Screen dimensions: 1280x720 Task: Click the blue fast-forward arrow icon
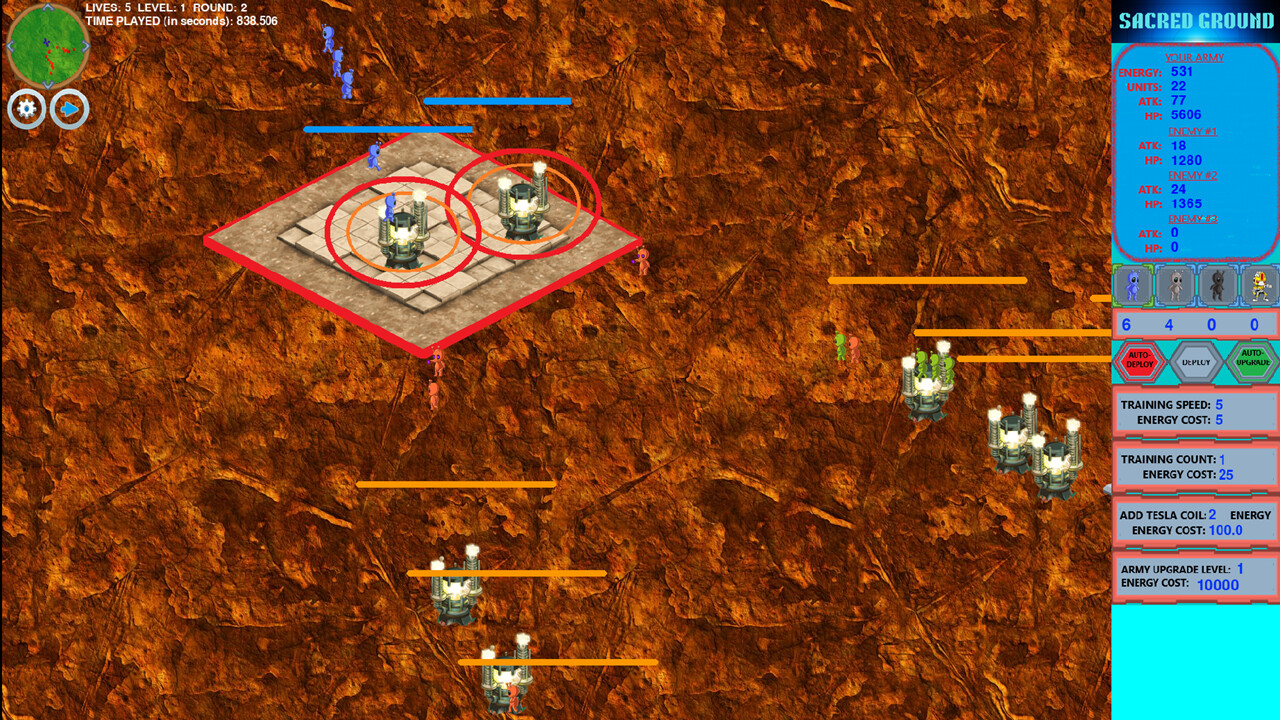(69, 110)
